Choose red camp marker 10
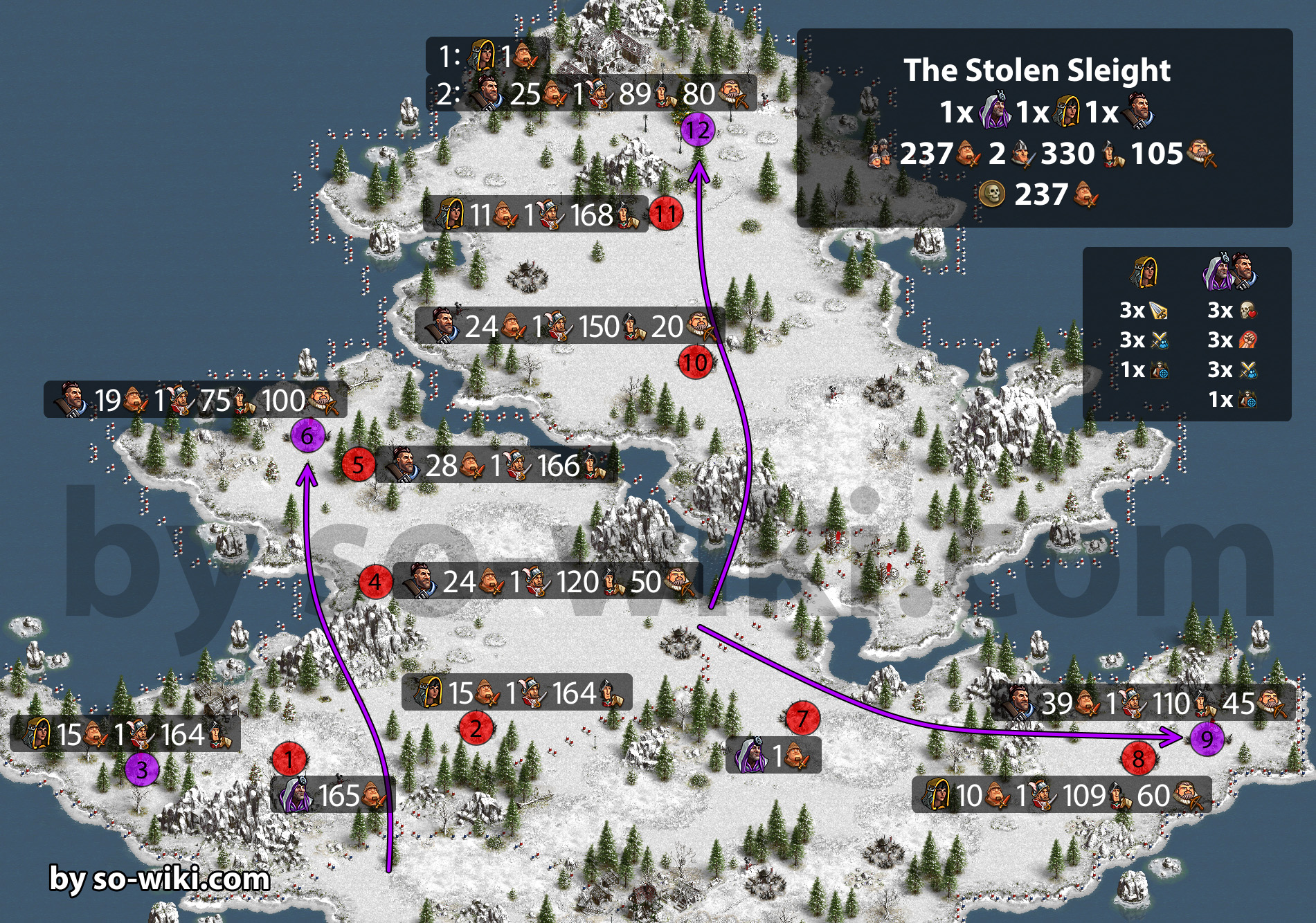 pos(695,362)
